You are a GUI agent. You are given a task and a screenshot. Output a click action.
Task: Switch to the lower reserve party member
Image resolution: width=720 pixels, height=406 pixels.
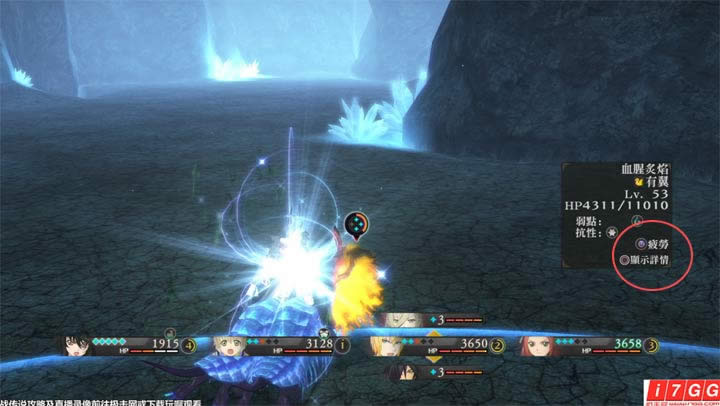(x=398, y=372)
